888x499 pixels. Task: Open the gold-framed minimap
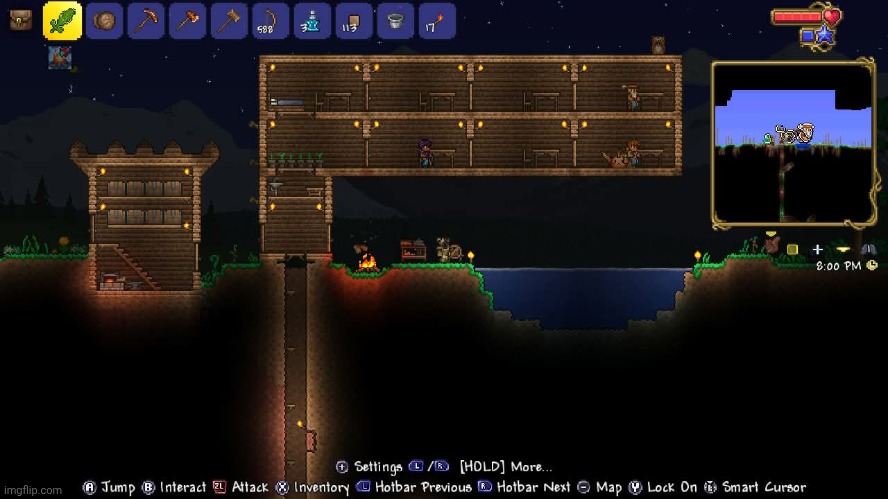793,142
